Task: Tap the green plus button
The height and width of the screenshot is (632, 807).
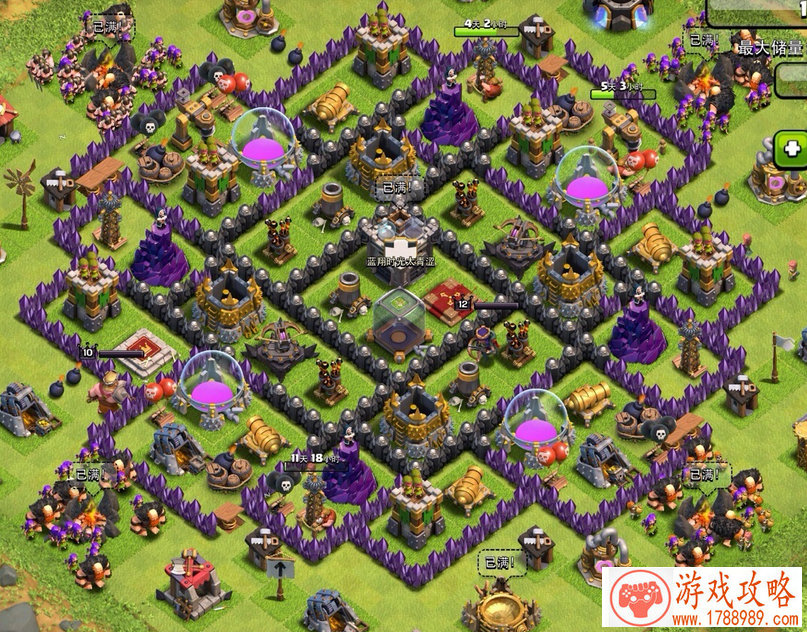Action: [x=793, y=150]
